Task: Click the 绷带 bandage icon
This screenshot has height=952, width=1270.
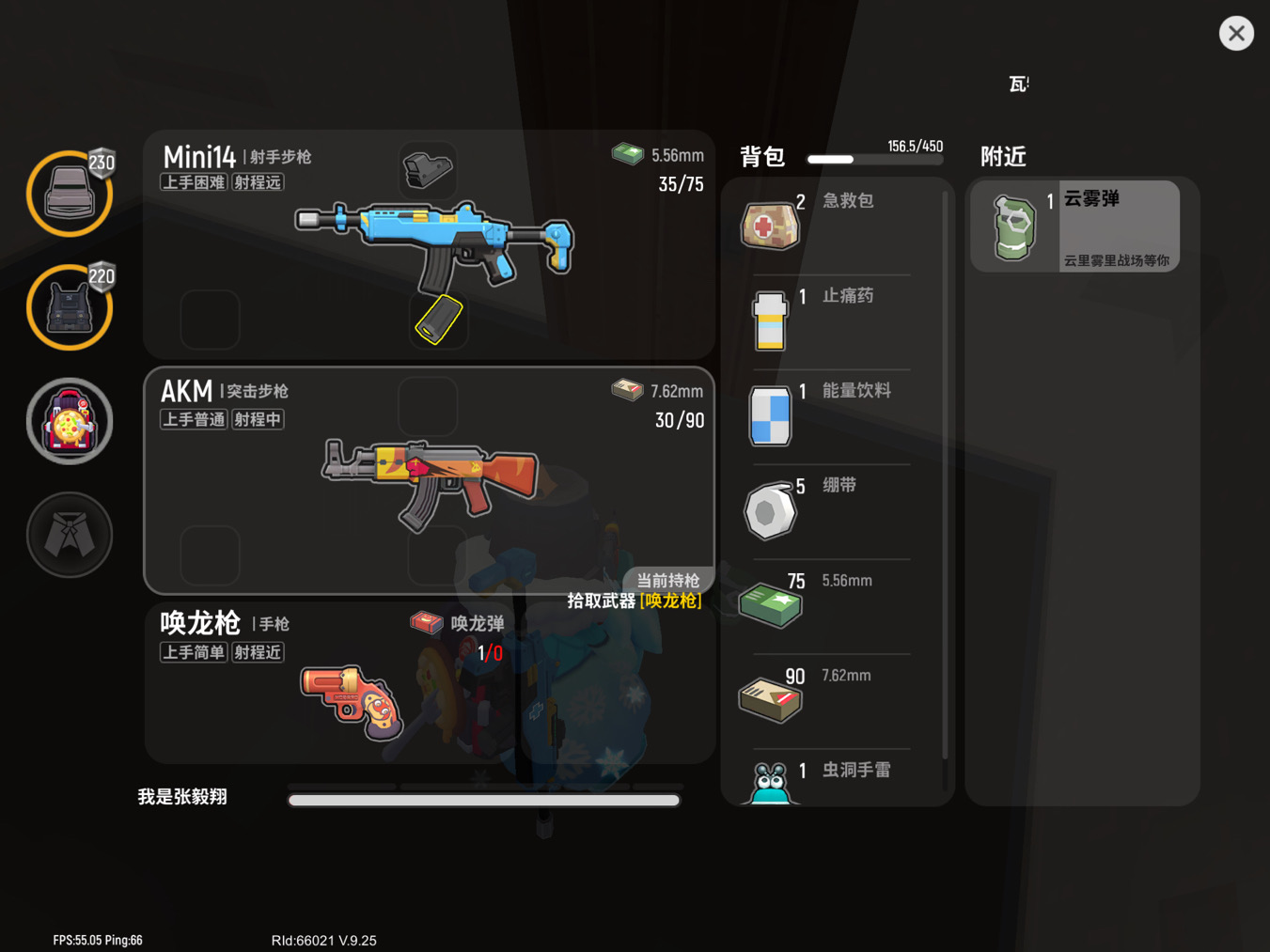Action: [770, 509]
